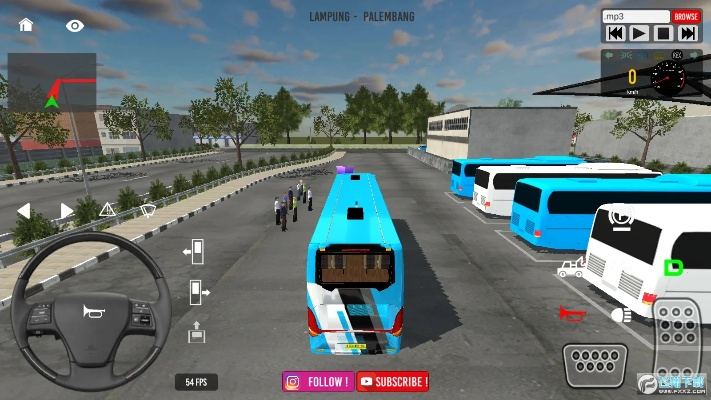Screen dimensions: 711x400
Task: Sound the red air horn
Action: click(x=571, y=313)
